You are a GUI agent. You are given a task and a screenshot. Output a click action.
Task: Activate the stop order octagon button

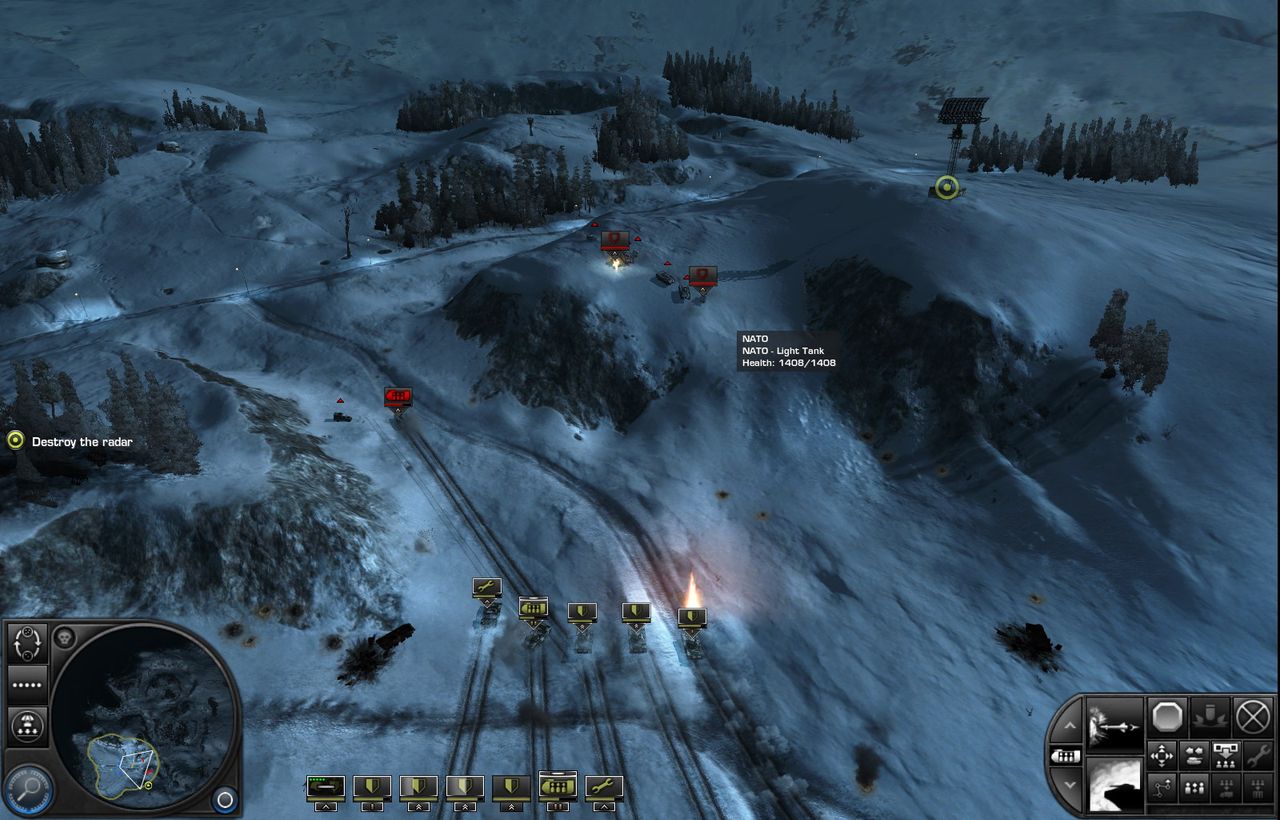(1166, 717)
